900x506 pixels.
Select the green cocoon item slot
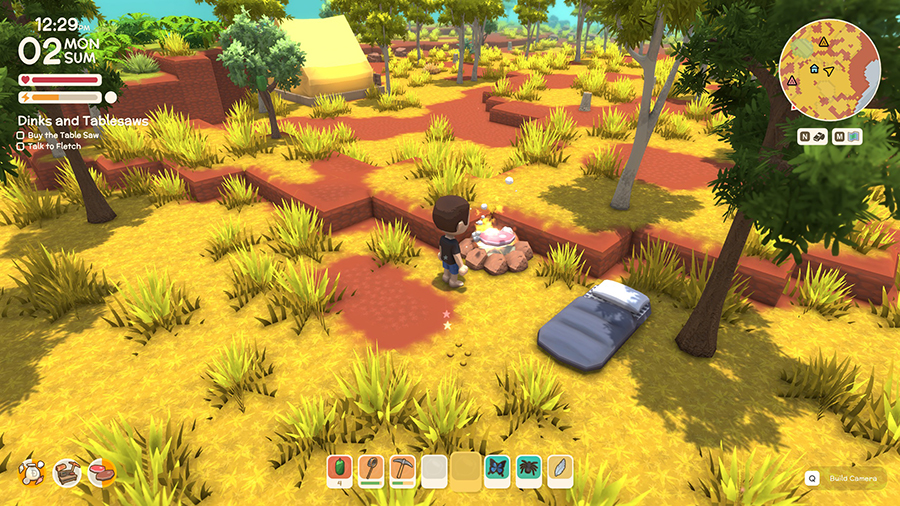(341, 469)
